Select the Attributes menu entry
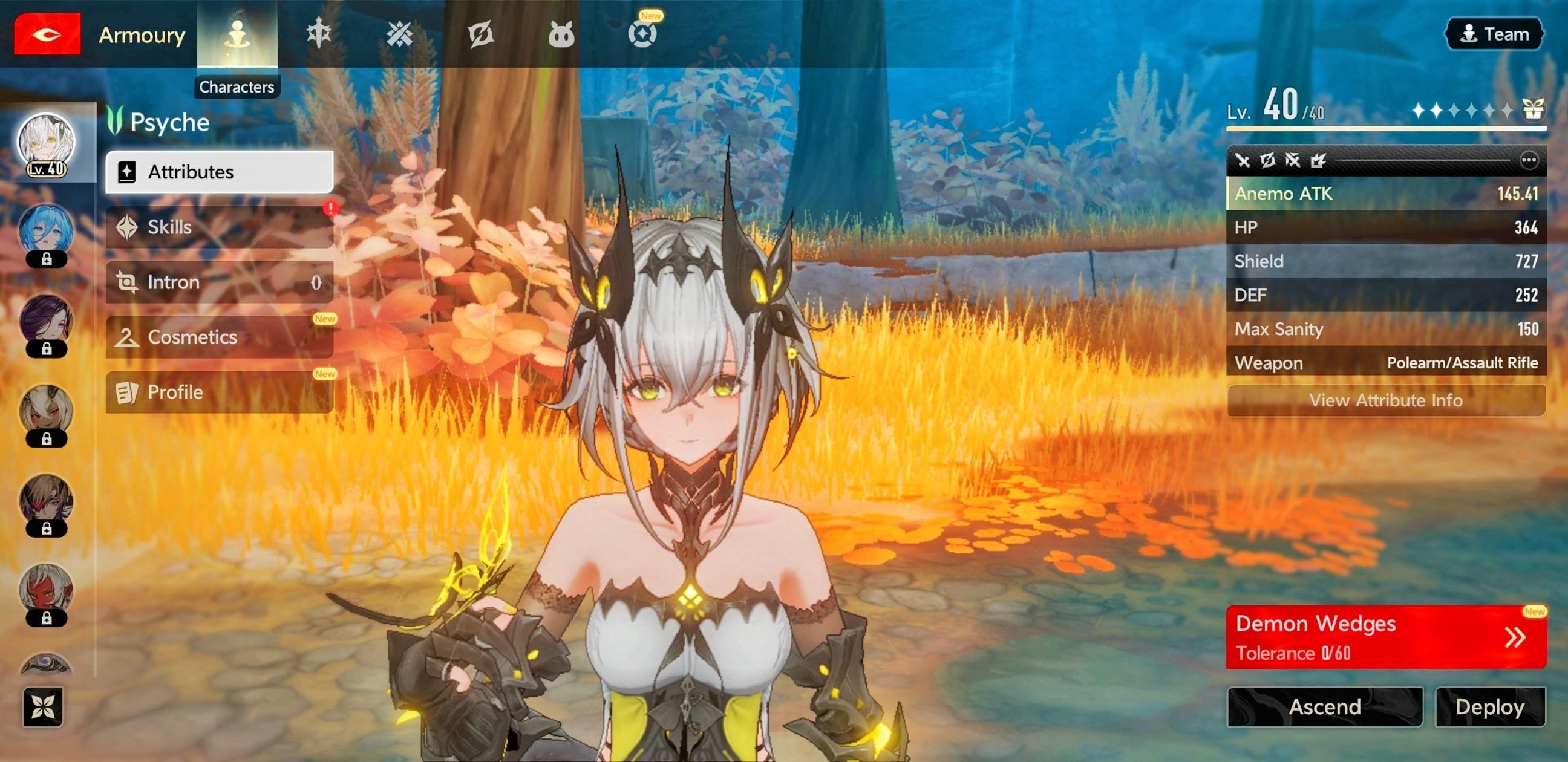Screen dimensions: 1568x762 (219, 172)
